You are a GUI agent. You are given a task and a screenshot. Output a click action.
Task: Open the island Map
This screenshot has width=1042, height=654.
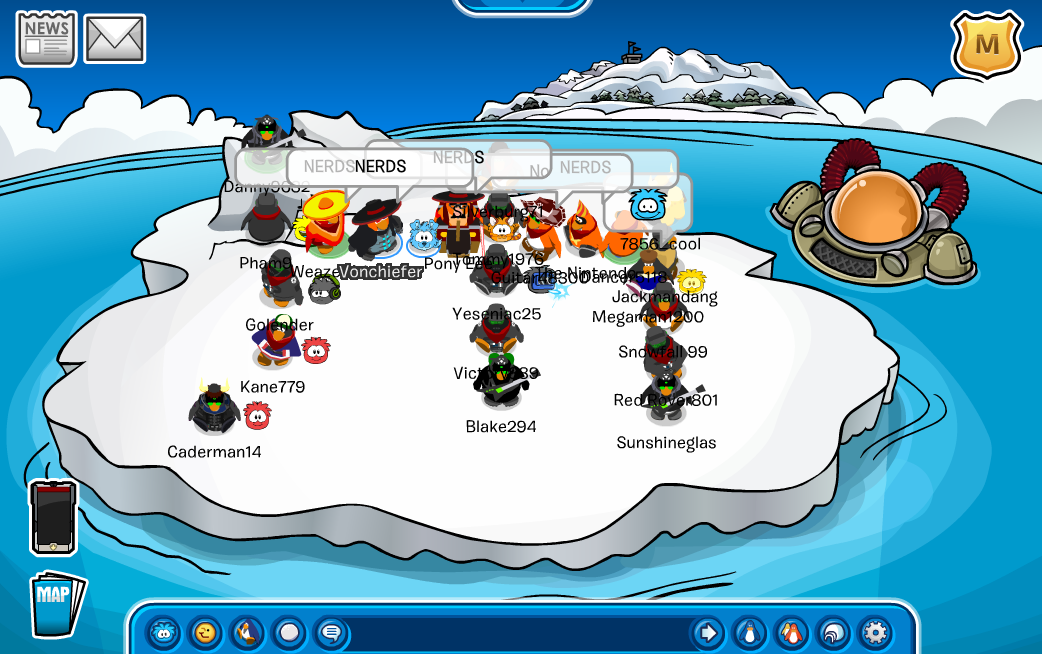(56, 603)
